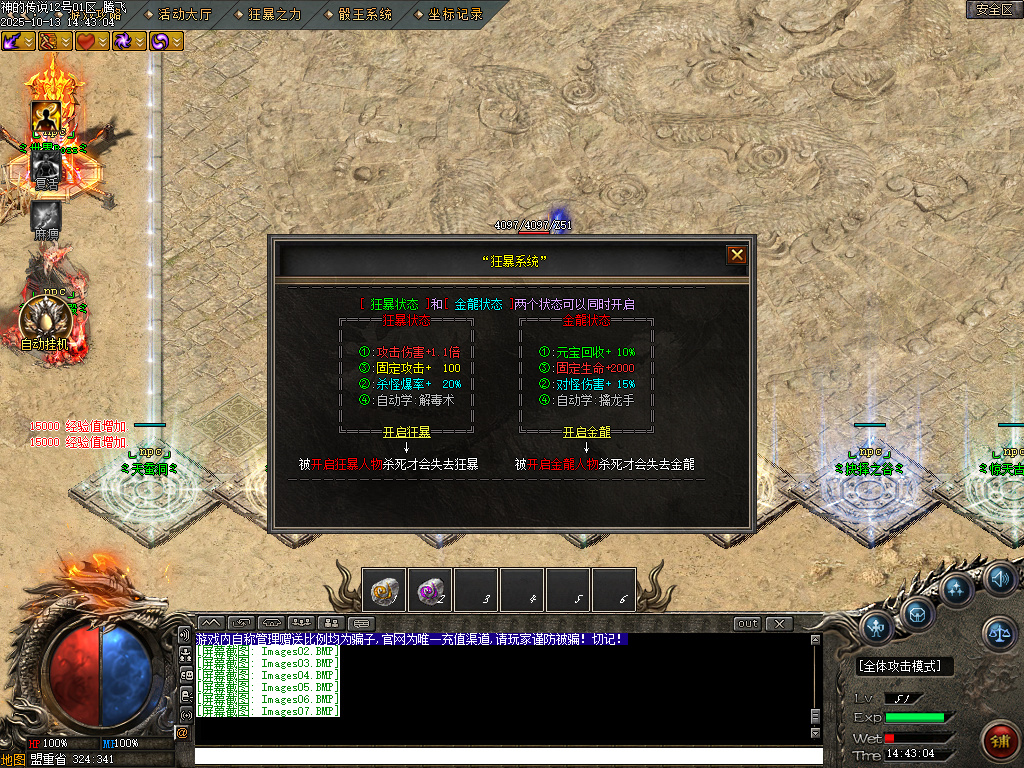This screenshot has width=1024, height=768.
Task: Toggle the sound speaker button
Action: coord(999,578)
